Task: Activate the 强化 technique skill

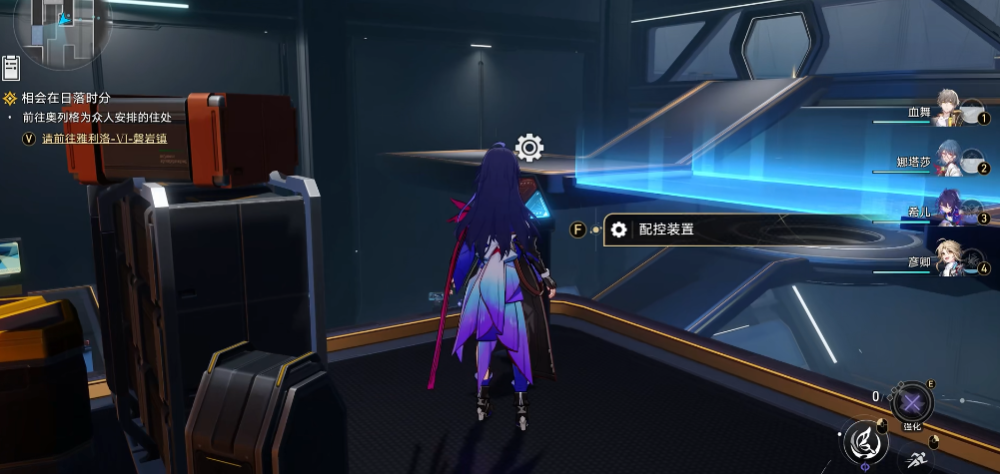Action: tap(911, 403)
